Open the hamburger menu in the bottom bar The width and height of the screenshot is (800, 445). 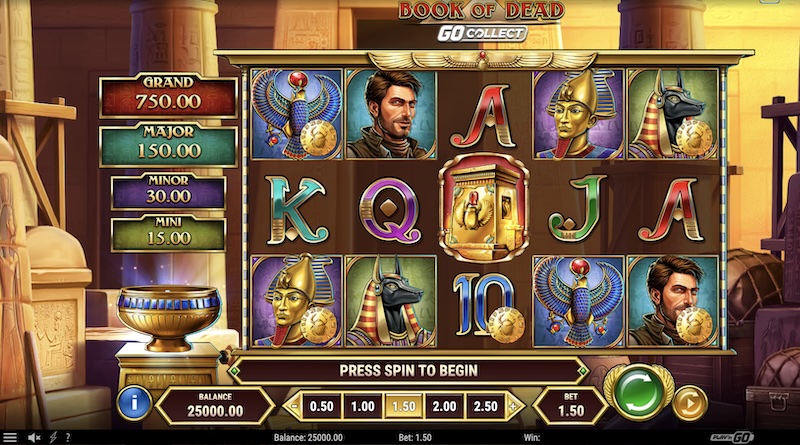coord(11,437)
